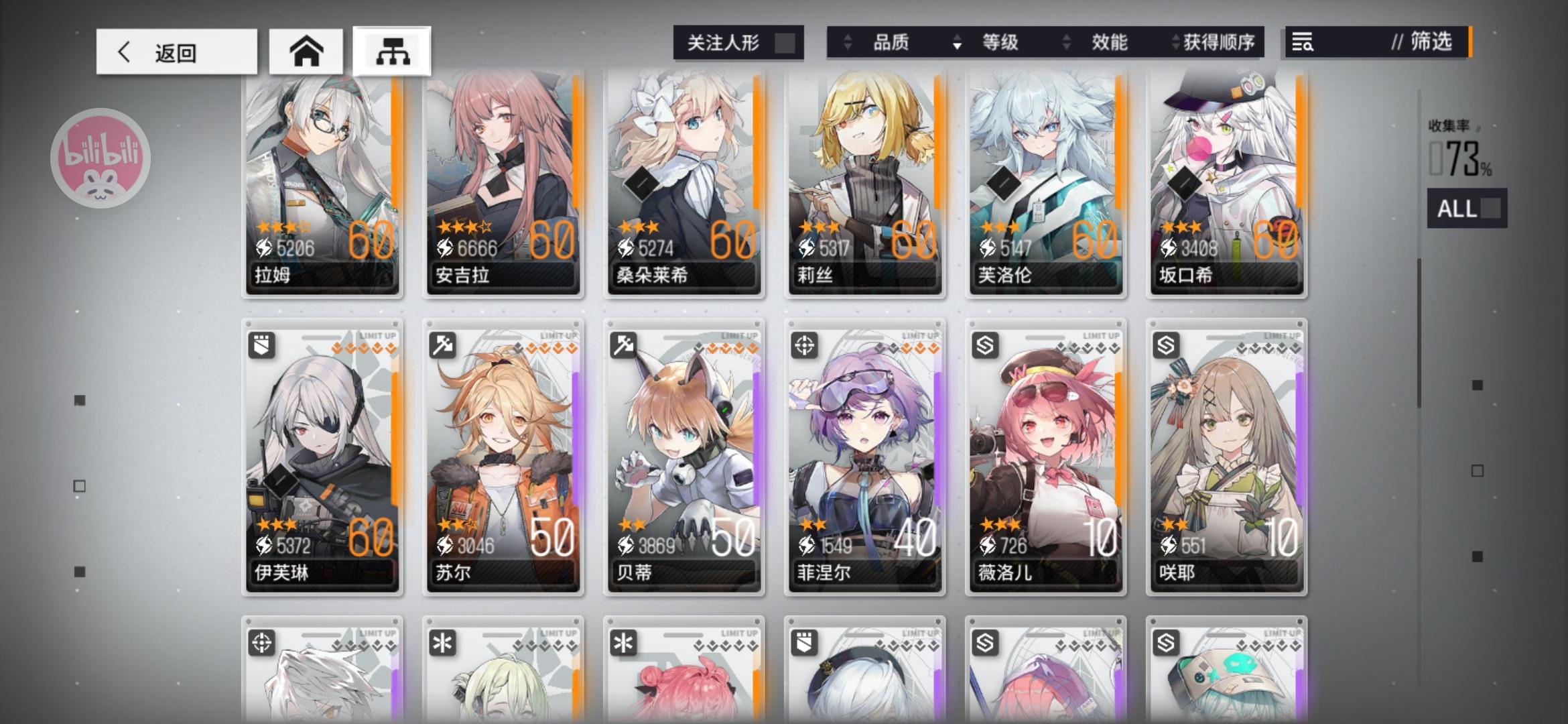Click the home icon in the top bar
The width and height of the screenshot is (1568, 724).
point(307,50)
